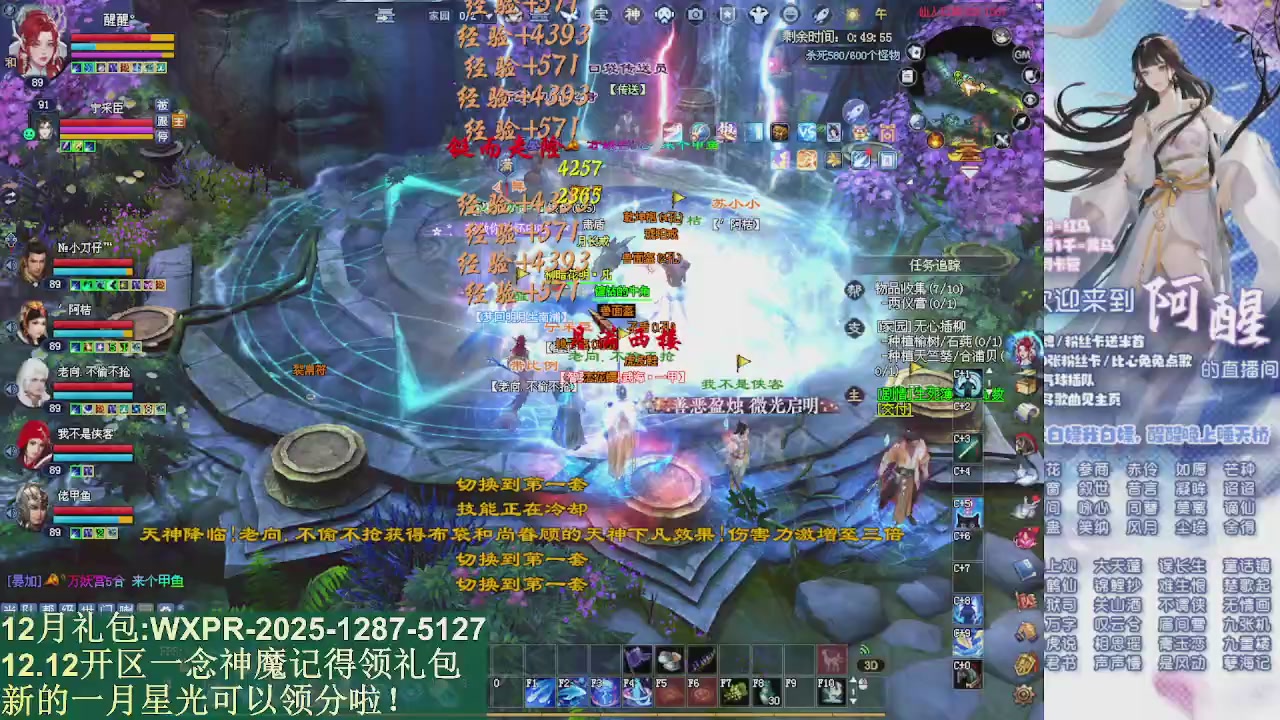This screenshot has height=720, width=1280.
Task: Toggle the 3D mode button near the hotbar
Action: tap(871, 666)
